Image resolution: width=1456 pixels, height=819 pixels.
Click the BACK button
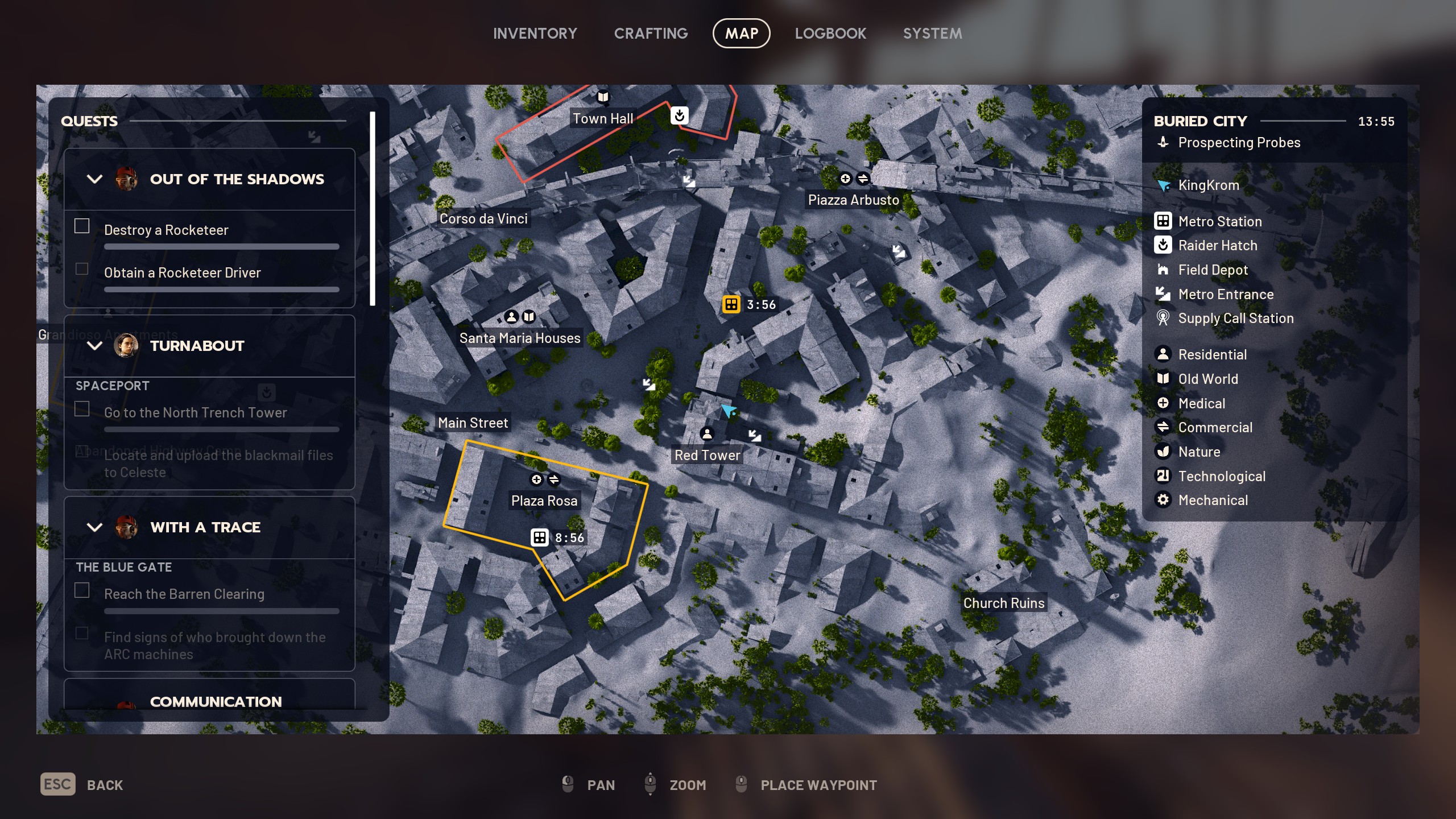[x=106, y=784]
